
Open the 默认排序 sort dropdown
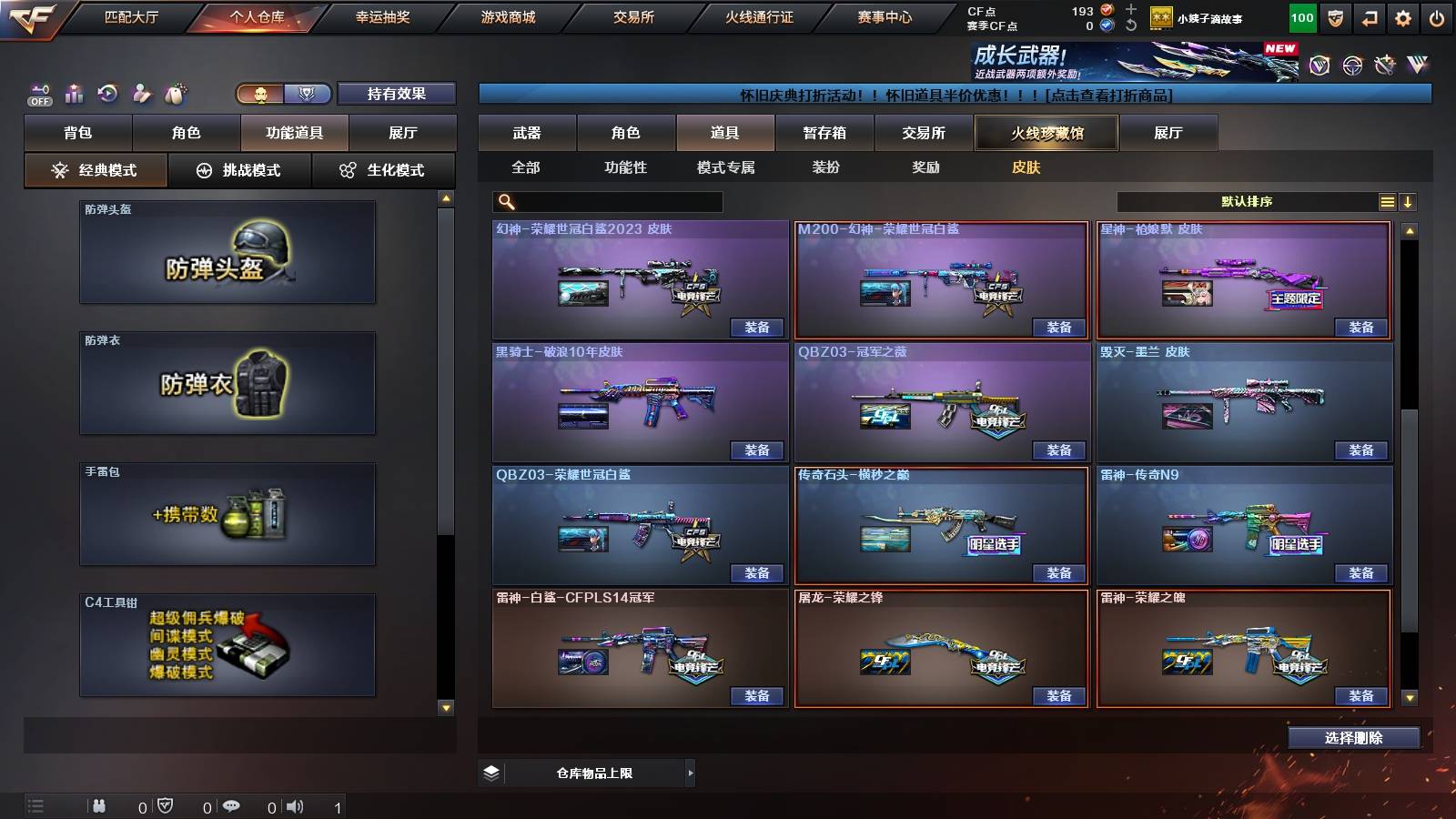pos(1247,202)
